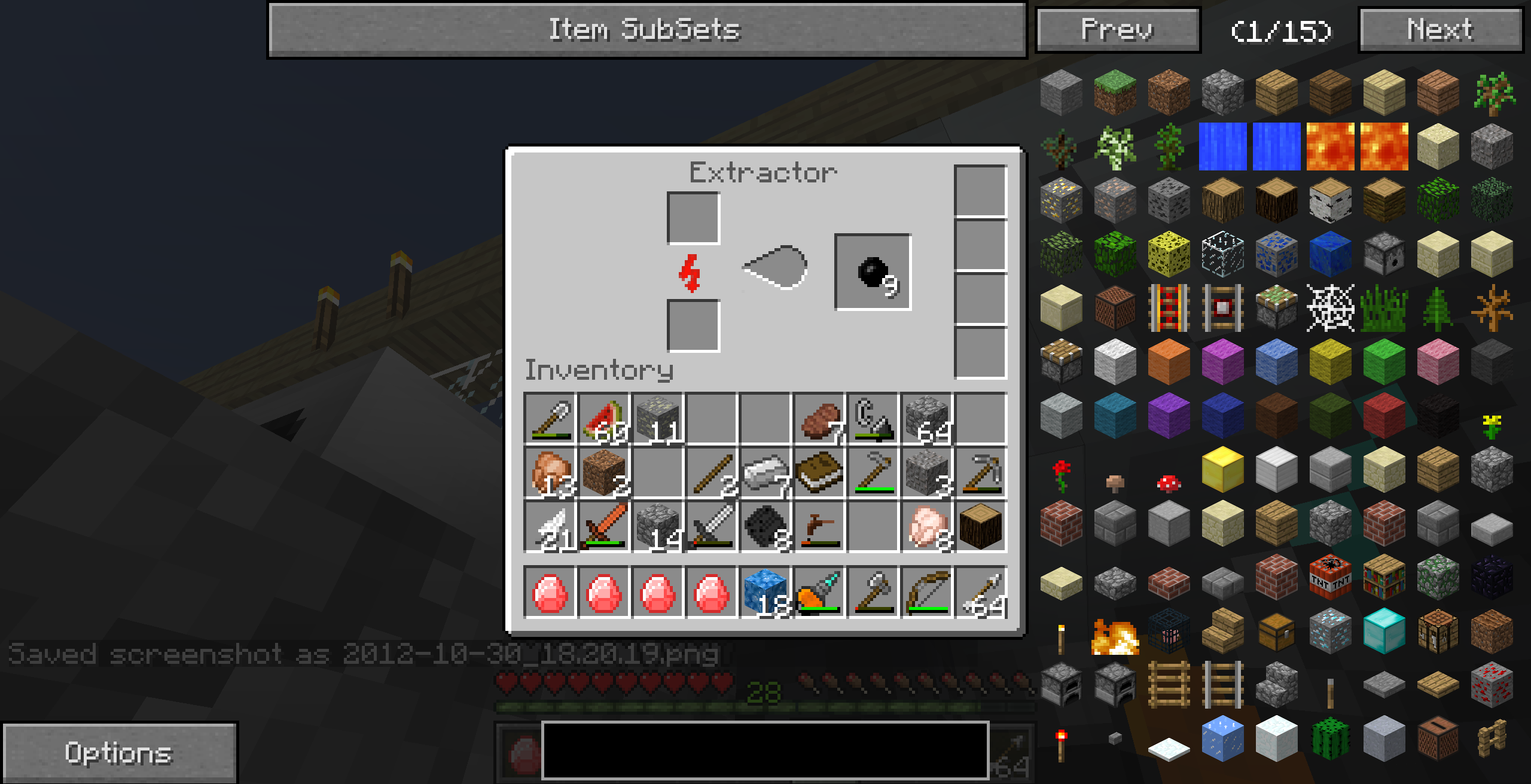This screenshot has height=784, width=1531.
Task: Go to previous item page with Prev
Action: coord(1118,30)
